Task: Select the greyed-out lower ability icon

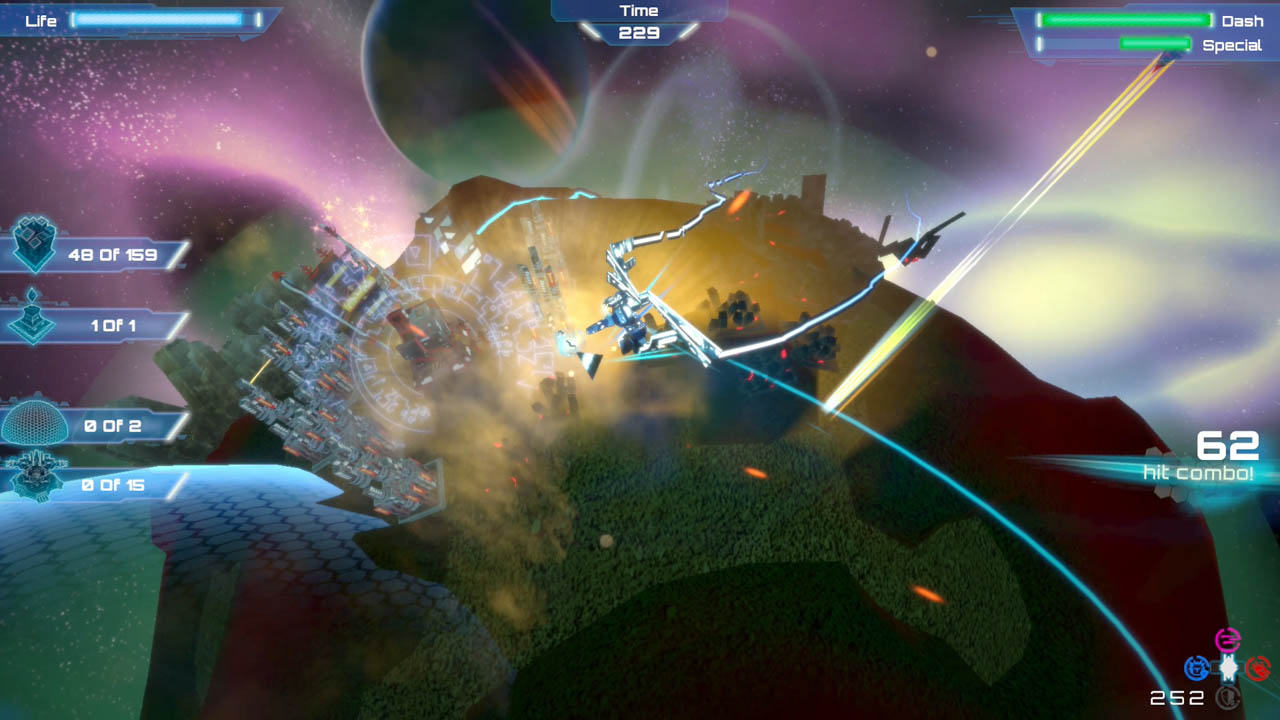Action: 1228,697
